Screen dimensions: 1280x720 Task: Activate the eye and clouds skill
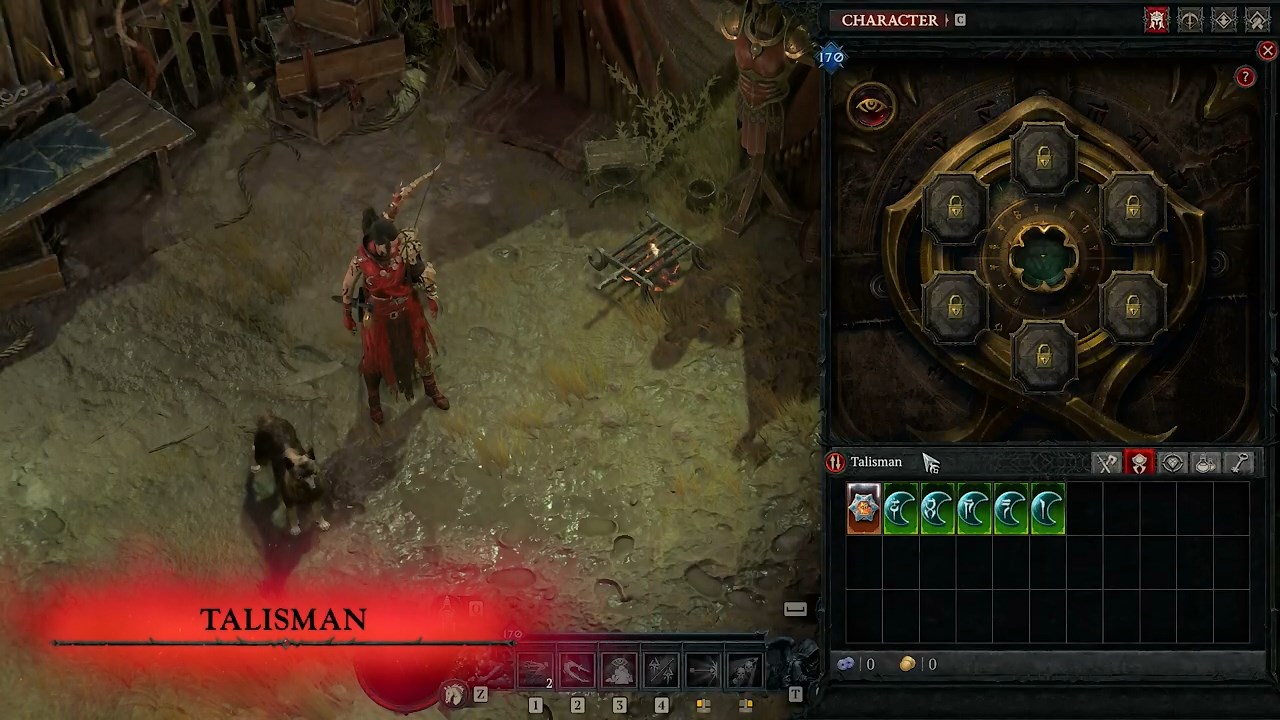pyautogui.click(x=619, y=671)
